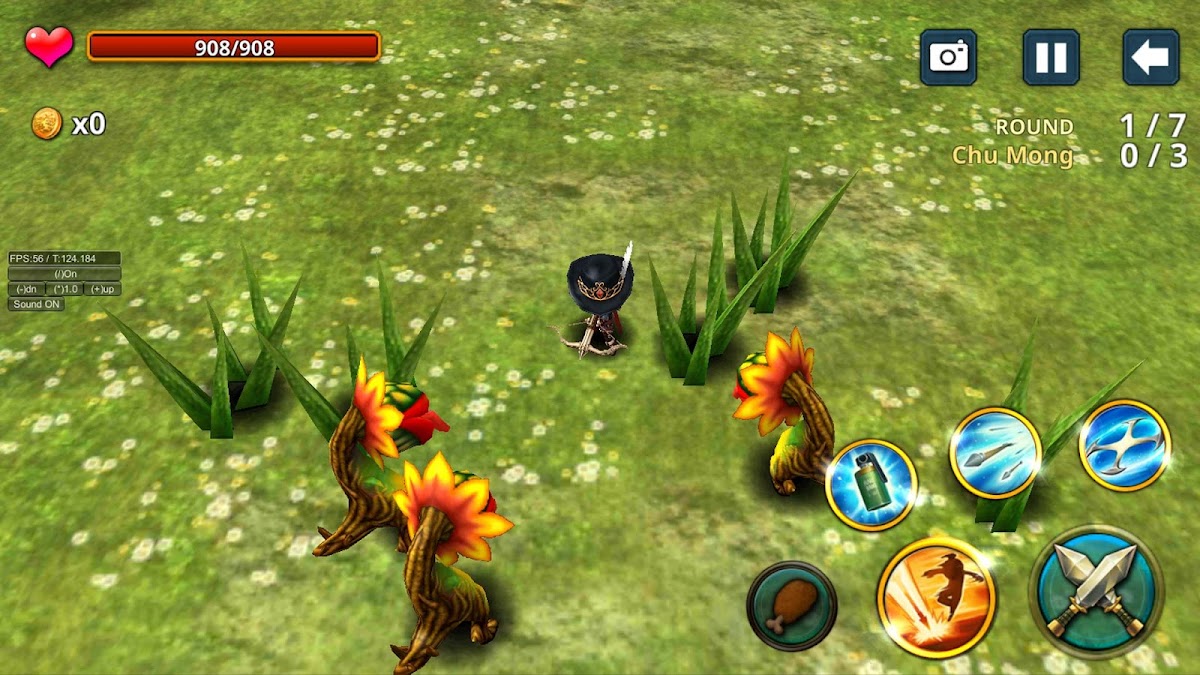Use the crossed swords basic attack

click(1096, 591)
